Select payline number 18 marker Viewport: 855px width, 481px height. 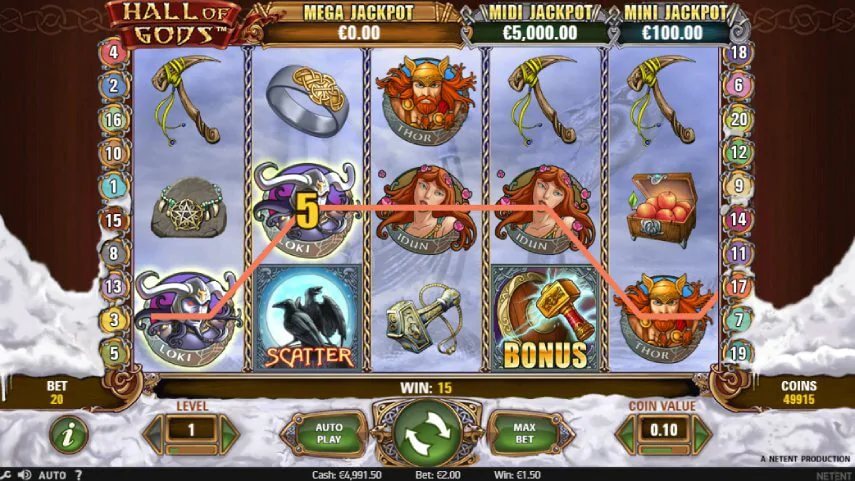[739, 52]
